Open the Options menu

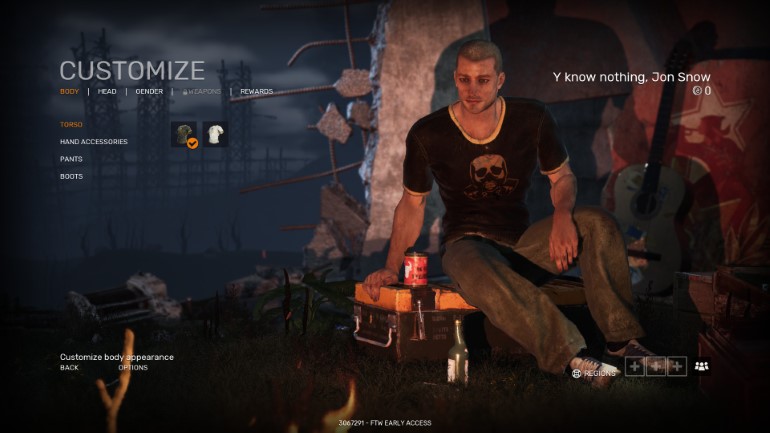tap(133, 368)
